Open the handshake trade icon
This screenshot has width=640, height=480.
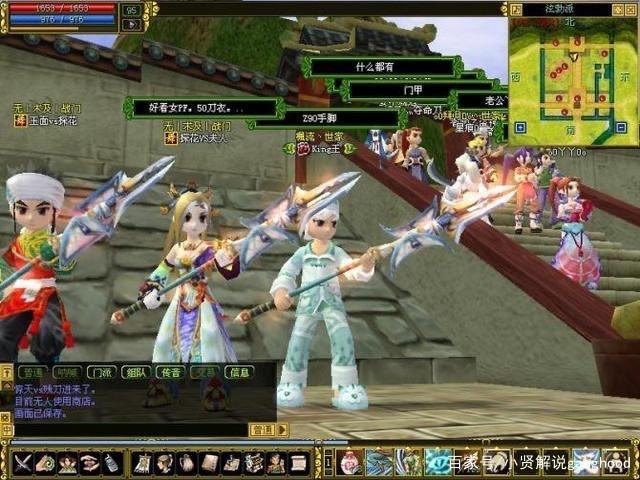89,463
